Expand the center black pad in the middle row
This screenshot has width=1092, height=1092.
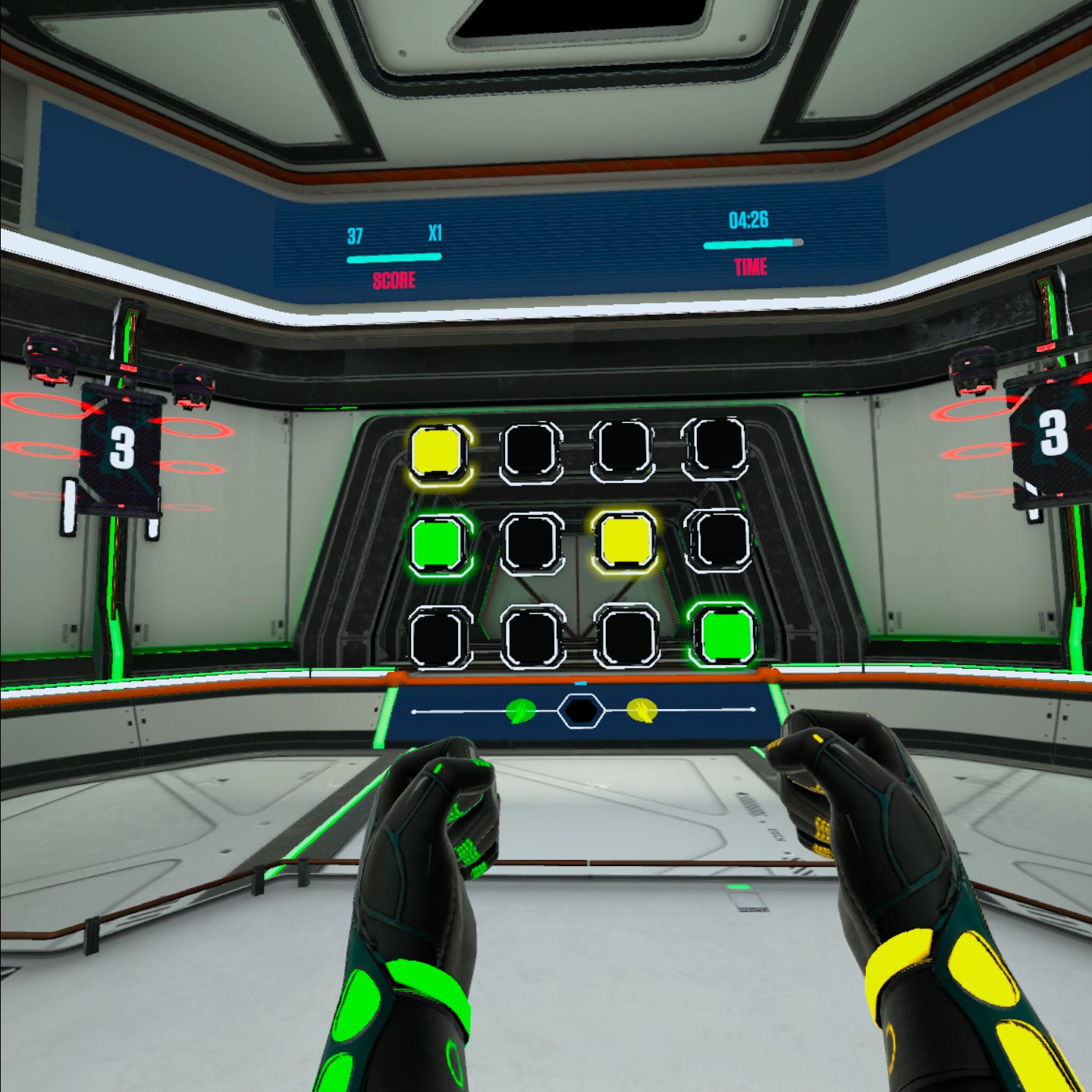[x=531, y=543]
